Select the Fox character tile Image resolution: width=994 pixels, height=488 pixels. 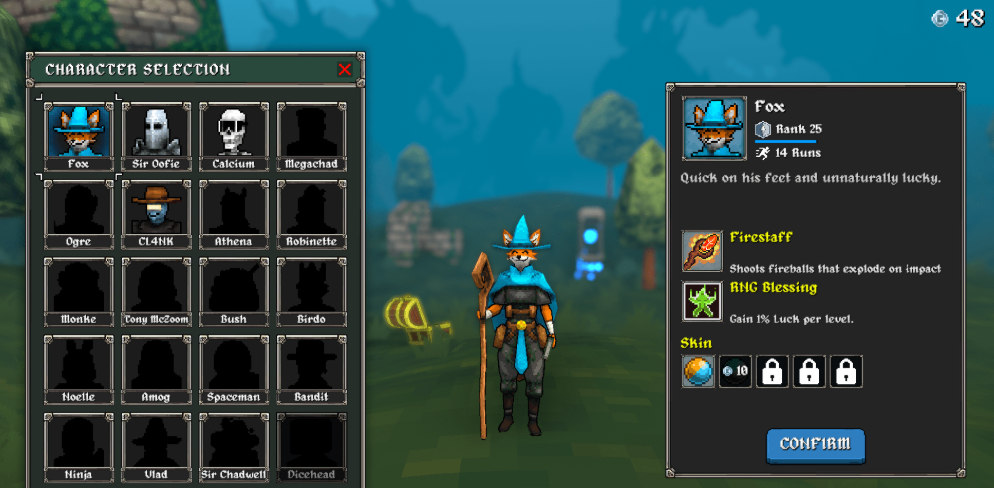click(x=78, y=135)
